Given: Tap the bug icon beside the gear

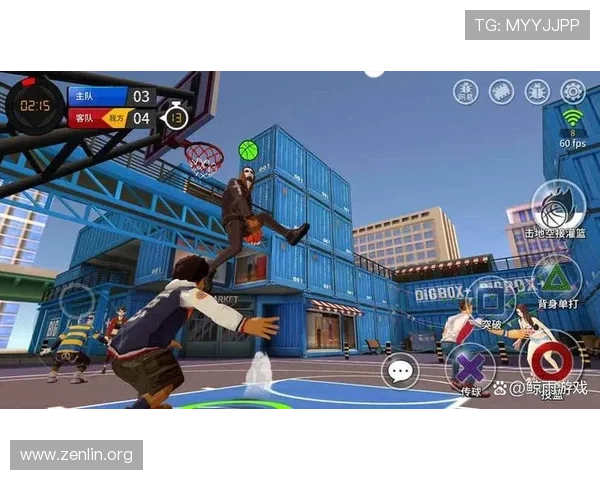Looking at the screenshot, I should tap(537, 91).
